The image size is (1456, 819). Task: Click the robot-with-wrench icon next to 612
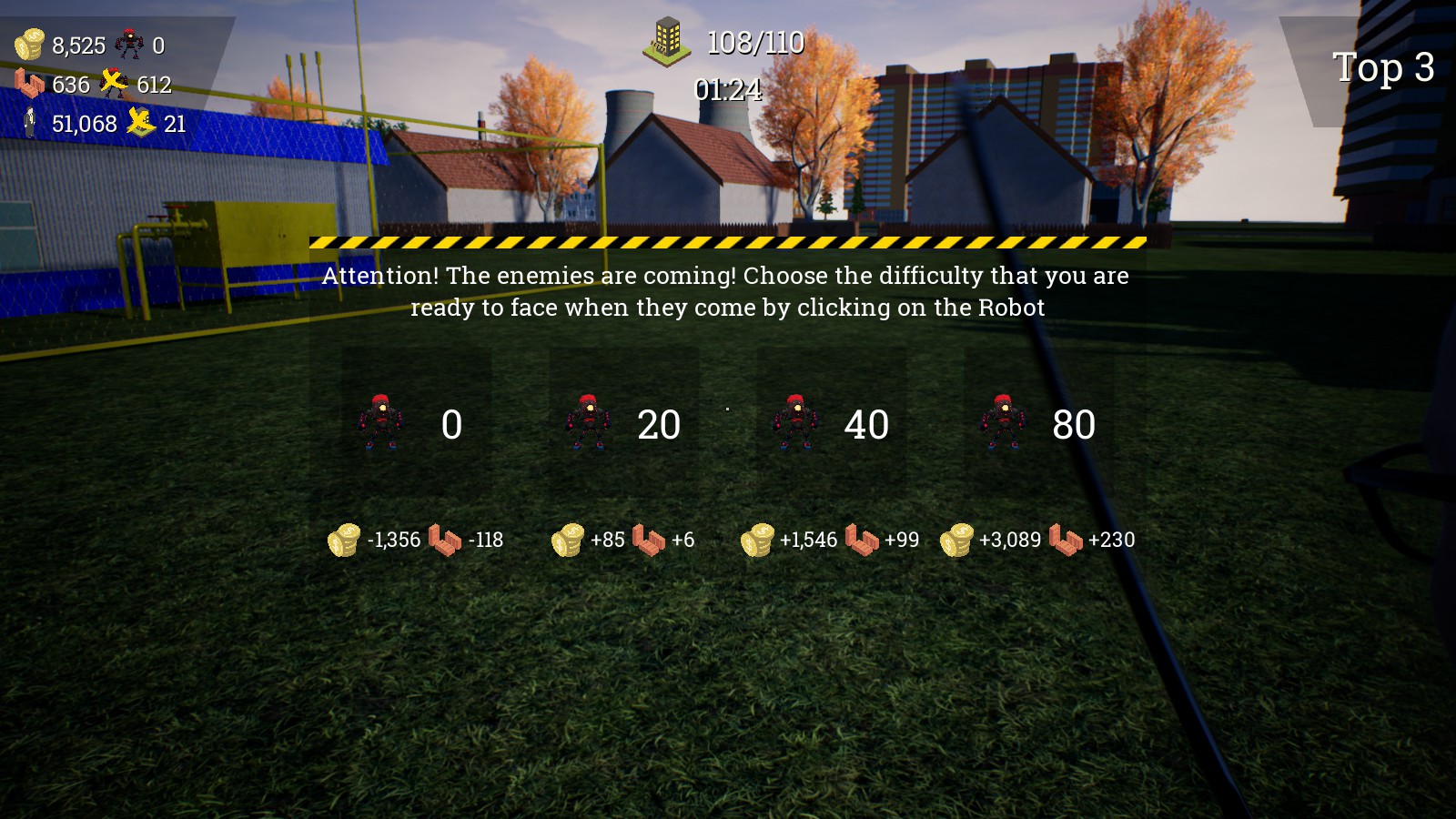(x=113, y=84)
